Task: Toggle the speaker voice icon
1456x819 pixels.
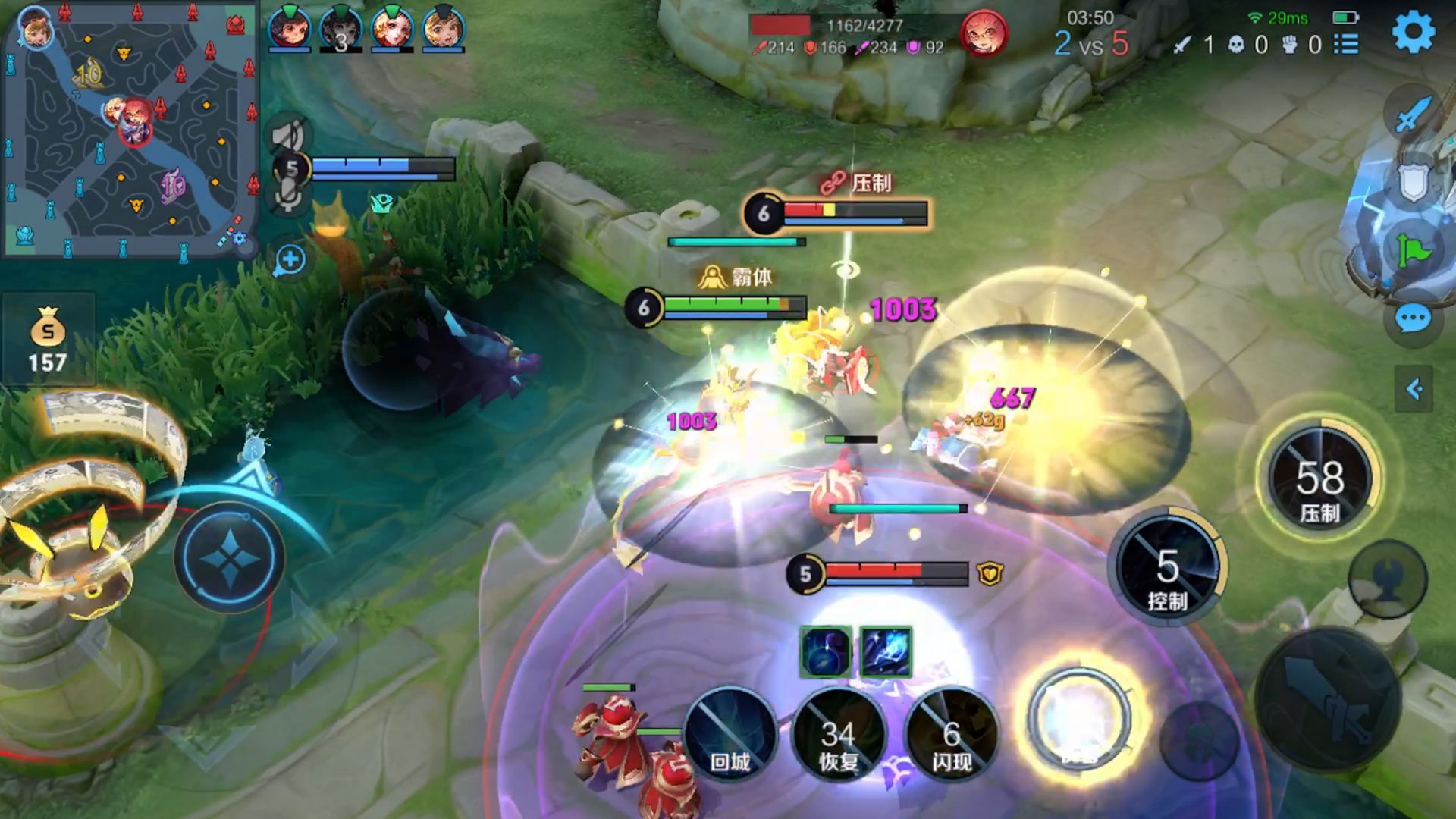Action: coord(289,136)
